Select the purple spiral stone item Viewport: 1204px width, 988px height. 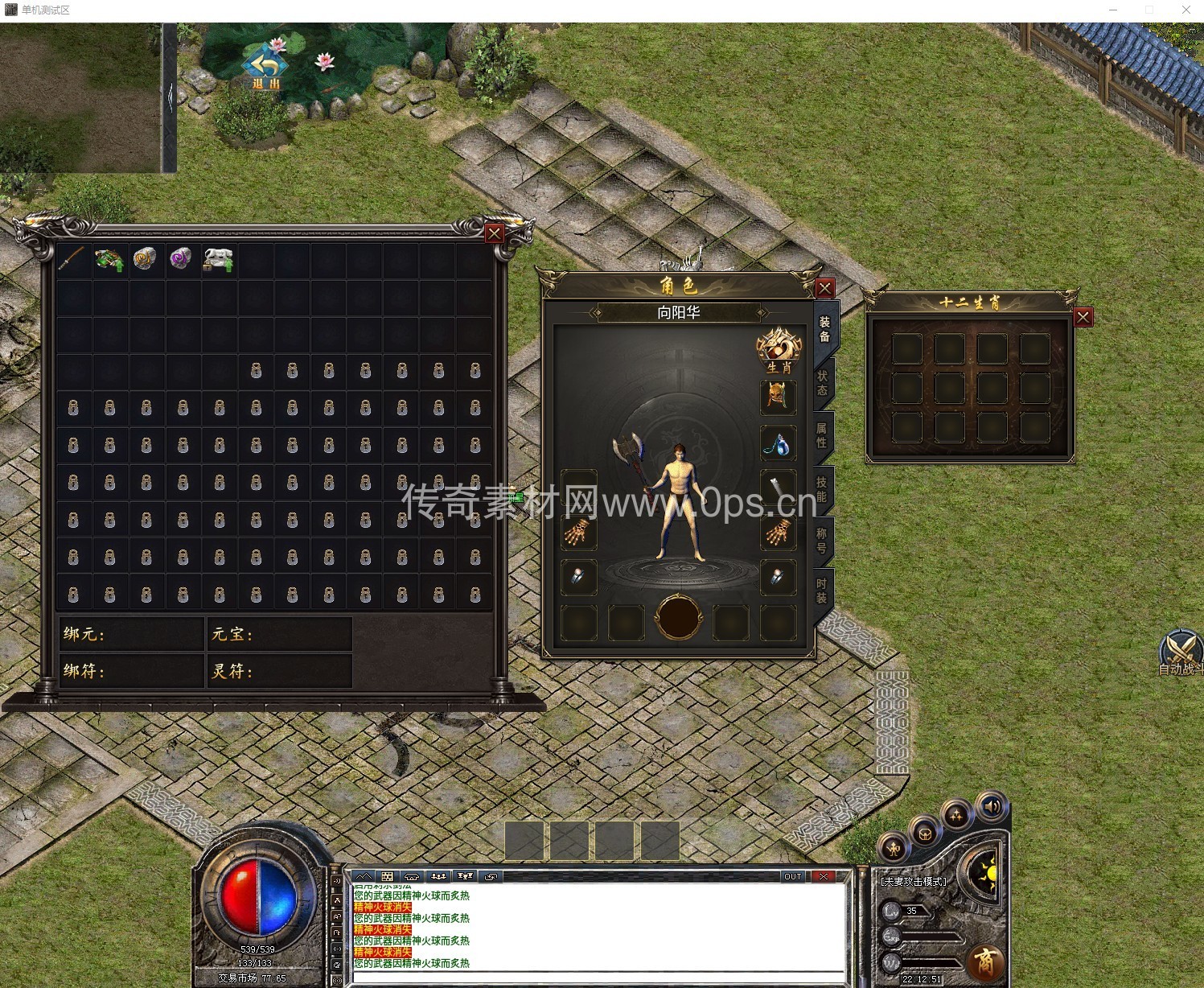[180, 259]
